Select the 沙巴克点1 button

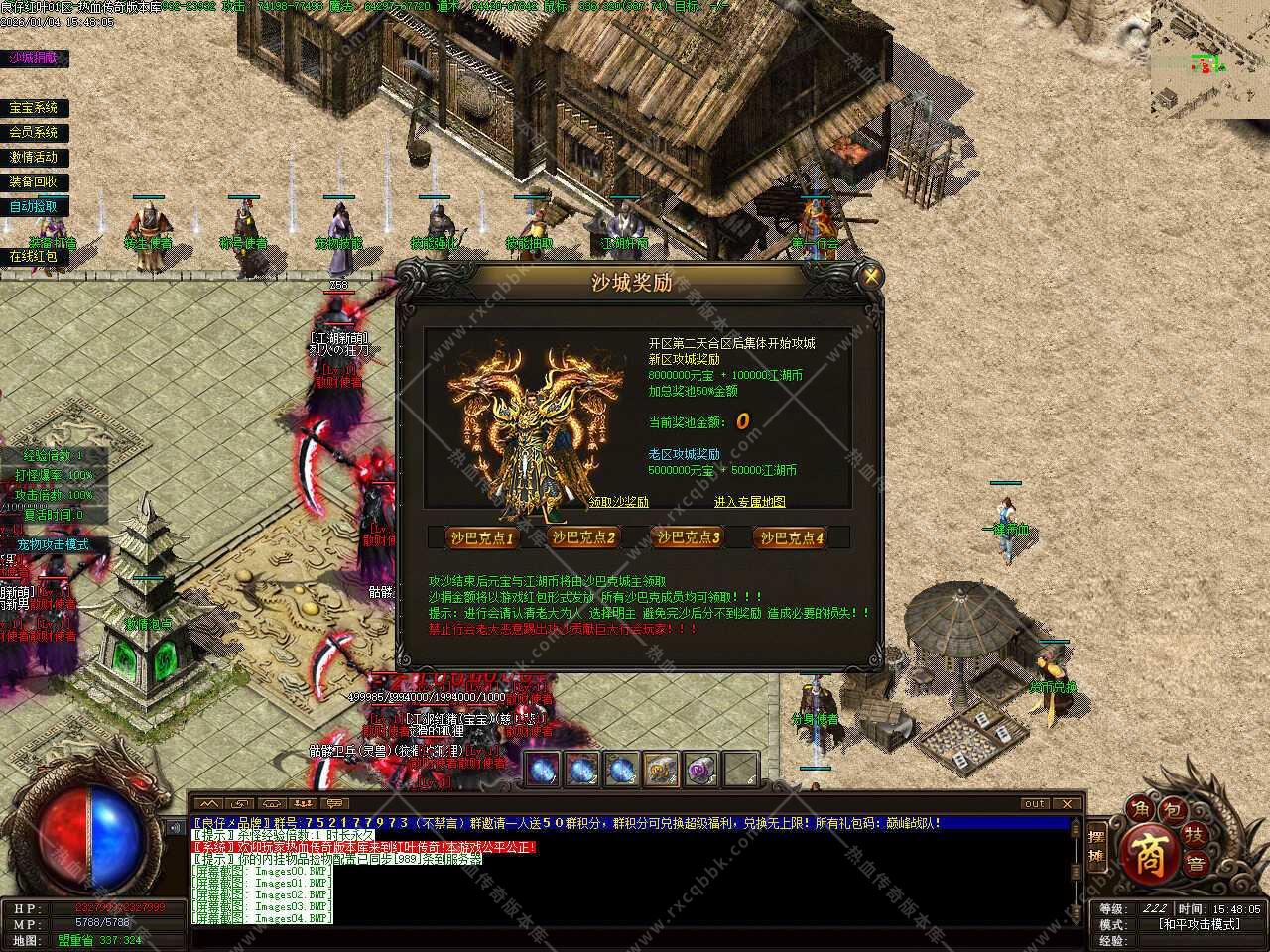pos(482,537)
